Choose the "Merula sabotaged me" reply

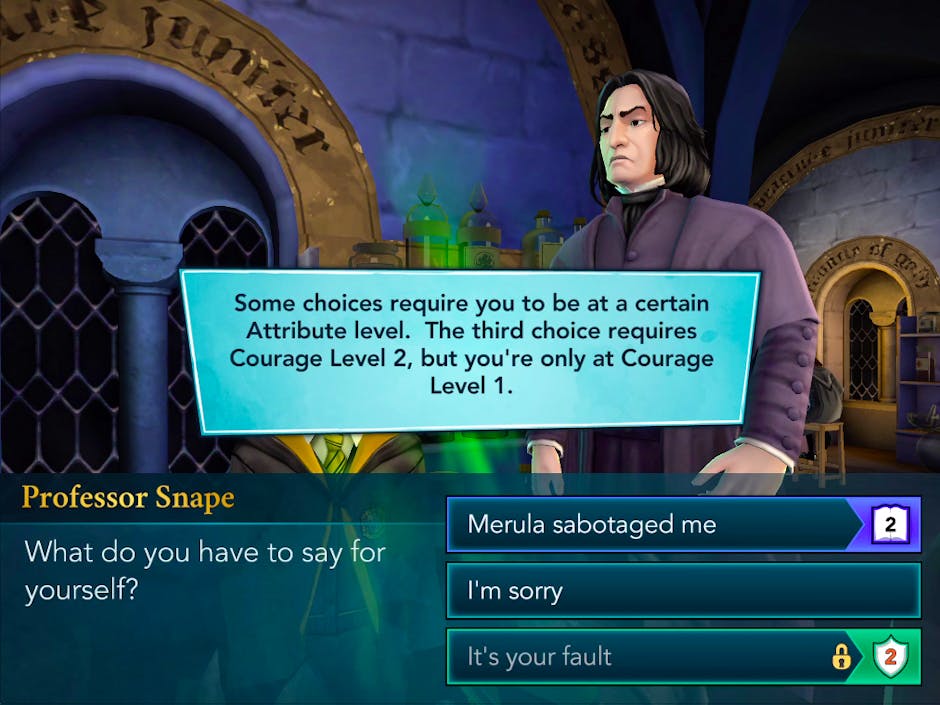650,525
